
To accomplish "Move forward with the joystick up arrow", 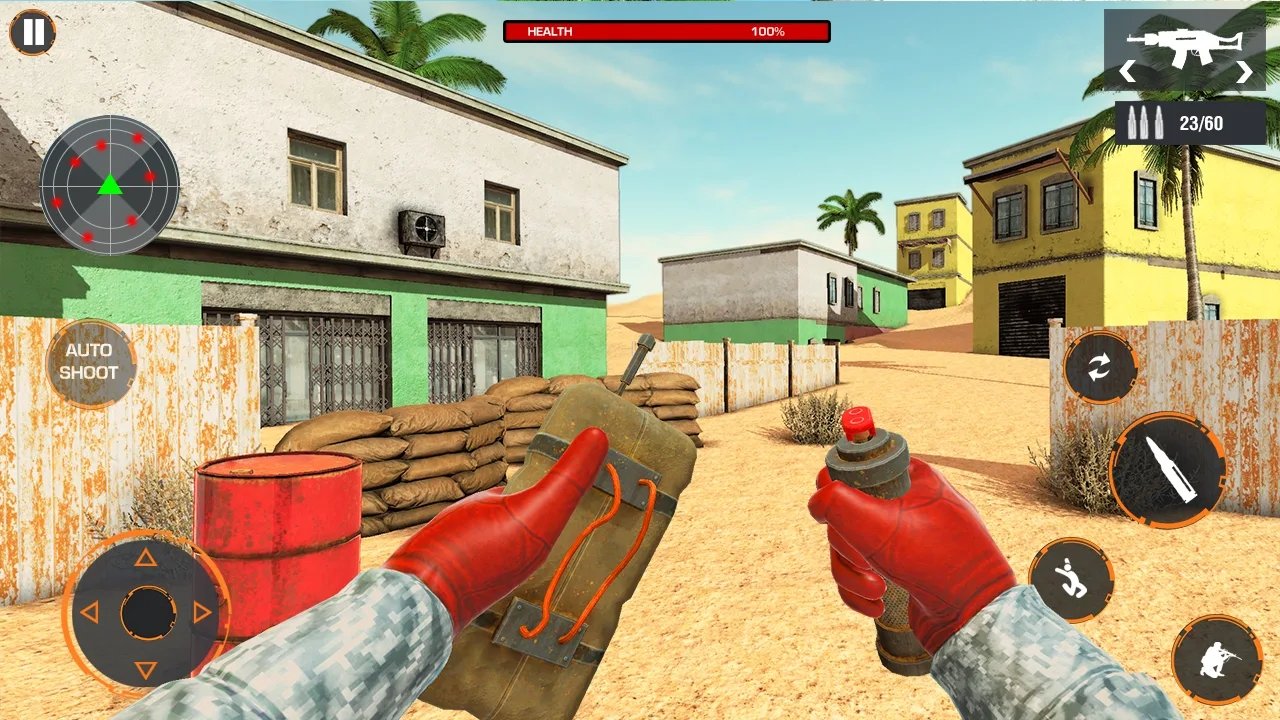I will coord(146,557).
